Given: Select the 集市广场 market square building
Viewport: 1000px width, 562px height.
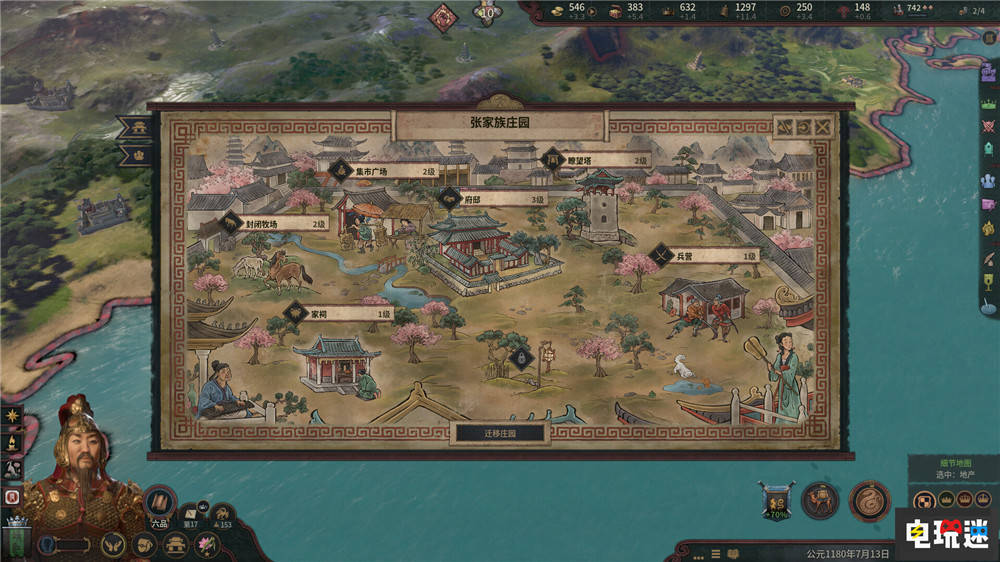Looking at the screenshot, I should (x=385, y=171).
